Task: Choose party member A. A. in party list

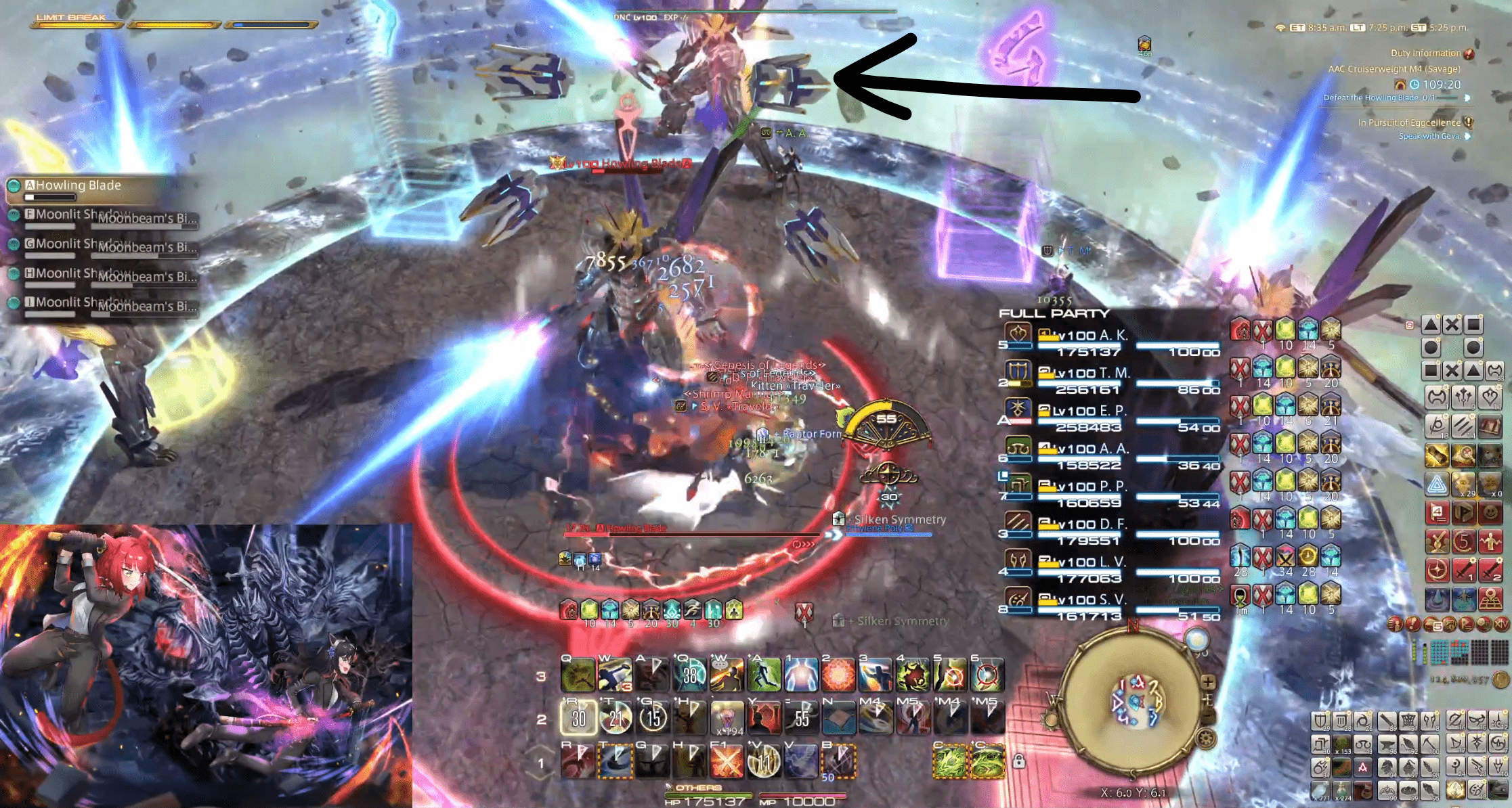Action: coord(1113,449)
